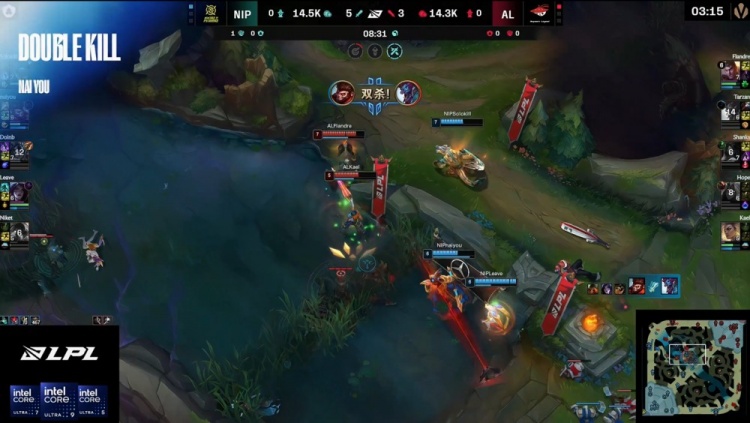Screen dimensions: 750x423
Task: Click the NIP team logo
Action: [x=211, y=12]
